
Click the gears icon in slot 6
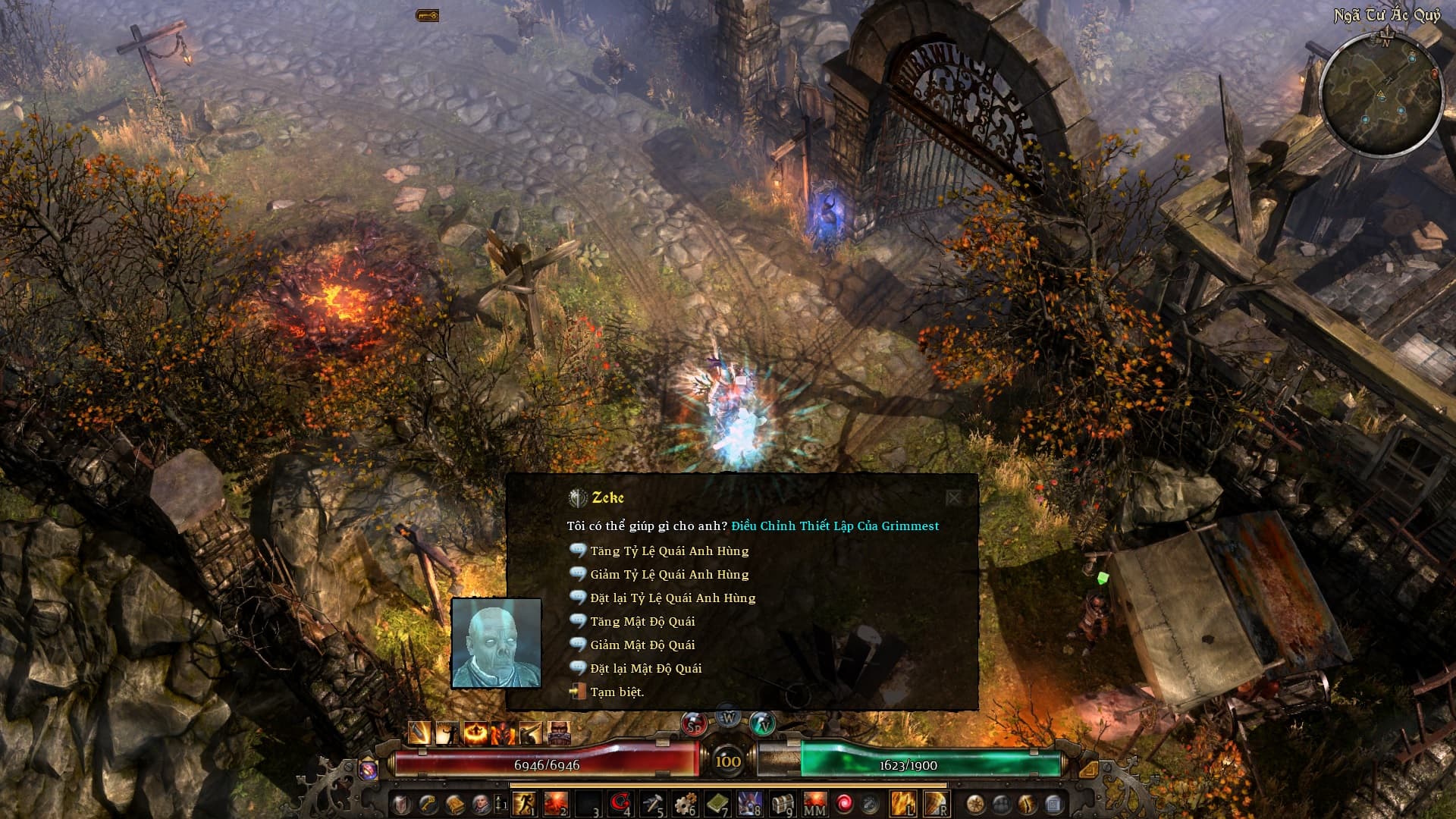[685, 803]
